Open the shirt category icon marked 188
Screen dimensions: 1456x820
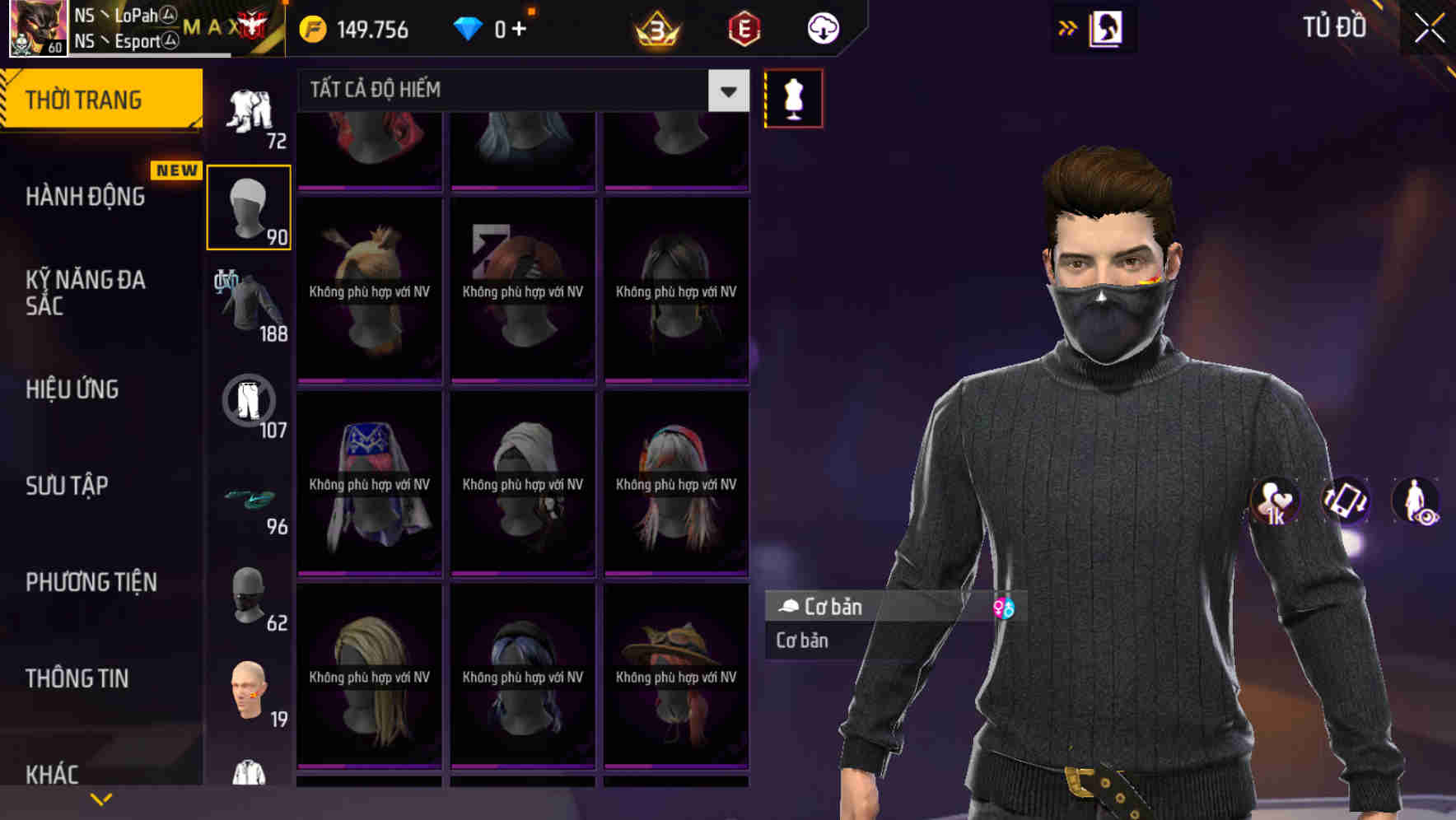pyautogui.click(x=249, y=305)
